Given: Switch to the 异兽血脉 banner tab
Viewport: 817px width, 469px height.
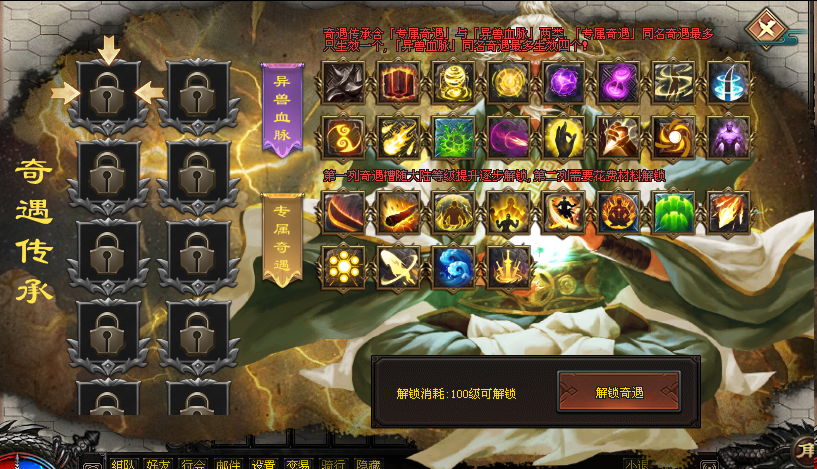Looking at the screenshot, I should click(281, 109).
